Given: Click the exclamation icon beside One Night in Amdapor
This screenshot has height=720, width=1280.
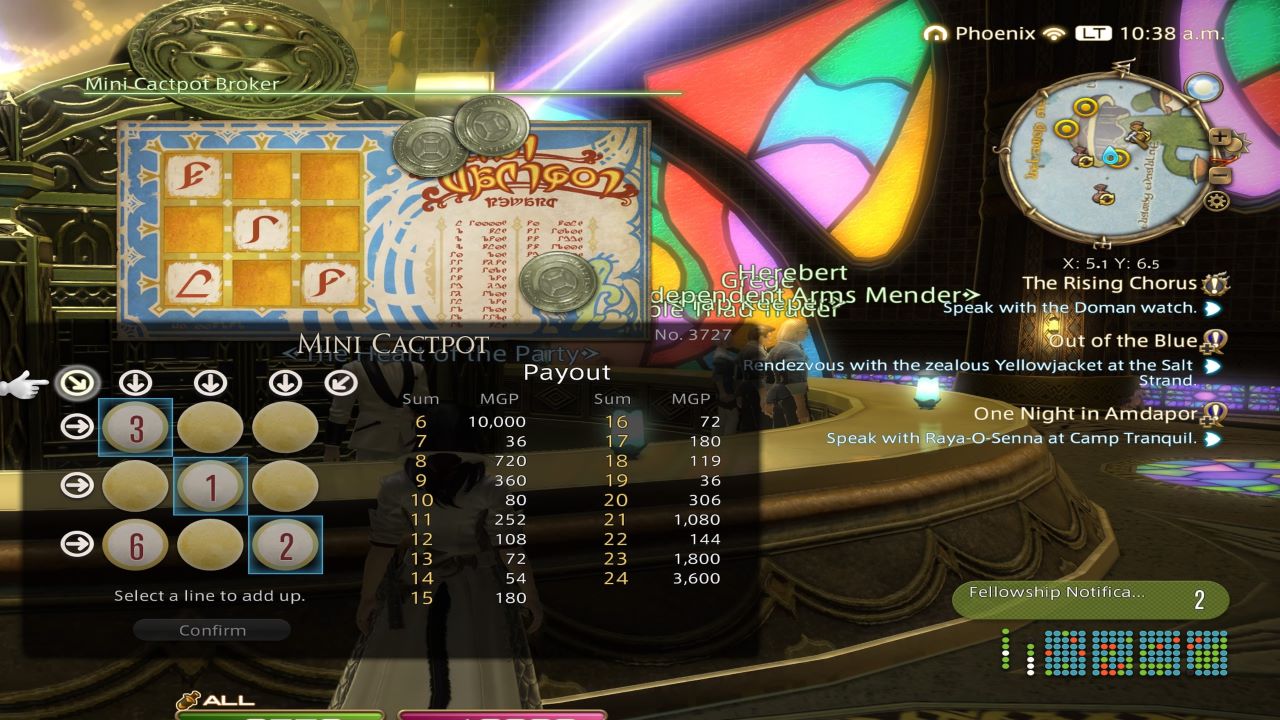Looking at the screenshot, I should coord(1216,412).
